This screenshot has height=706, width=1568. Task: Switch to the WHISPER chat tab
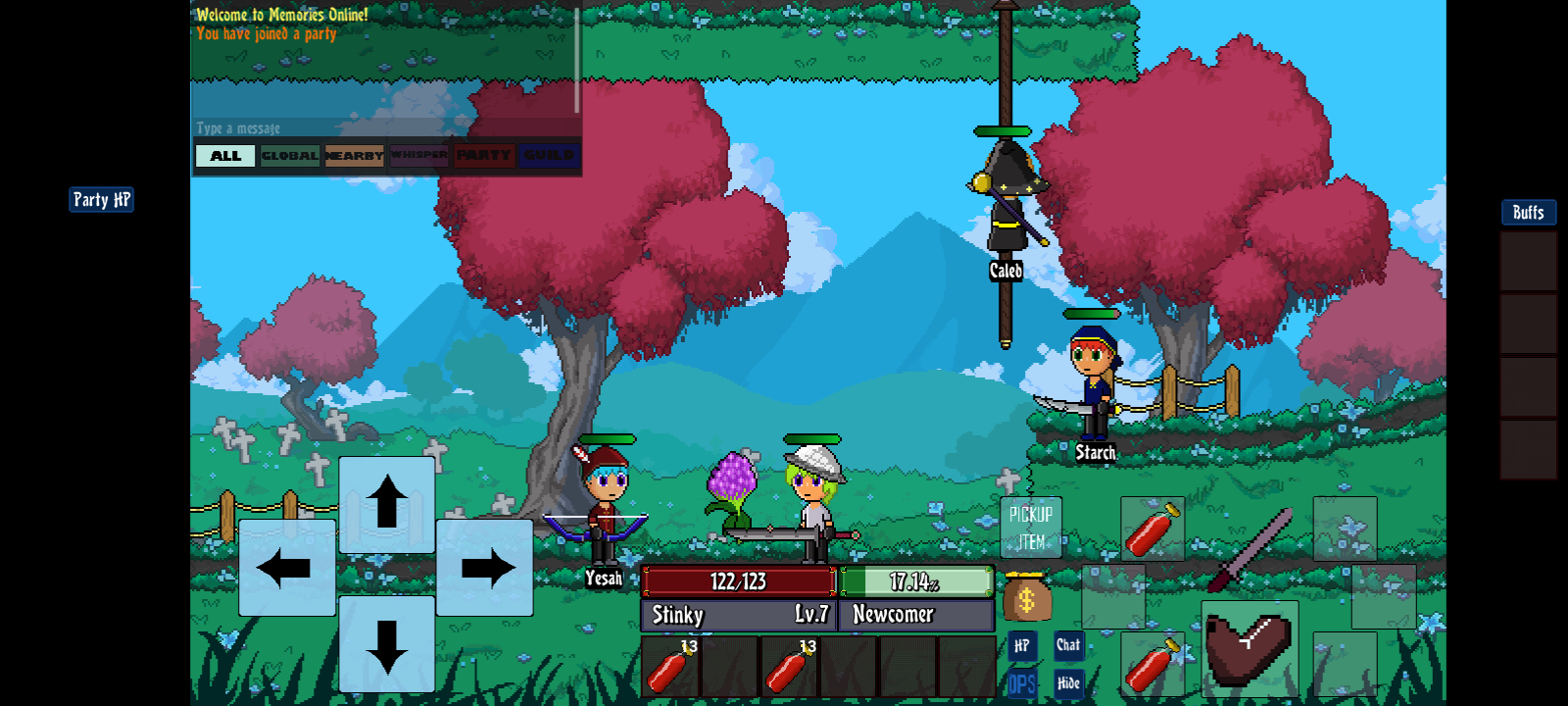coord(418,156)
